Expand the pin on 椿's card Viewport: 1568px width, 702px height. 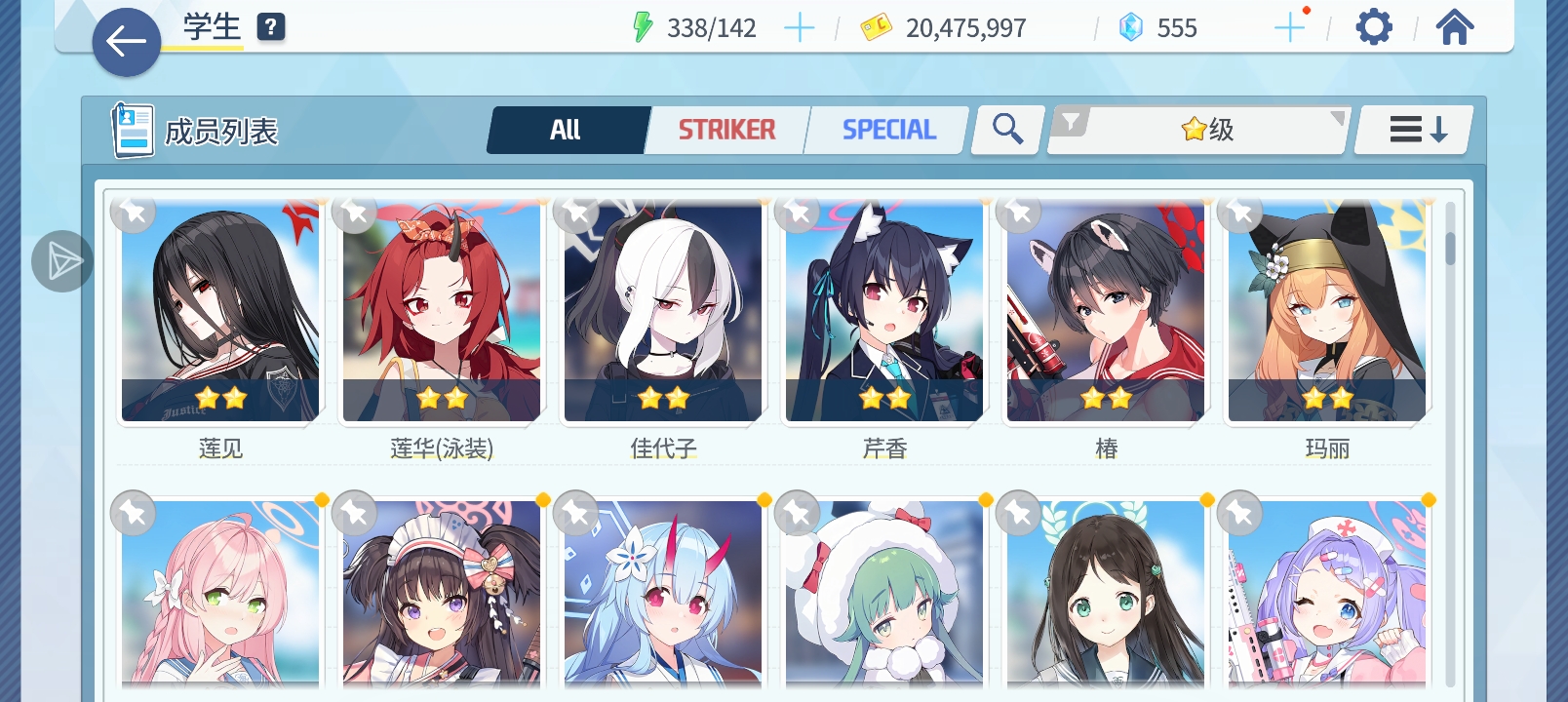(x=1020, y=212)
